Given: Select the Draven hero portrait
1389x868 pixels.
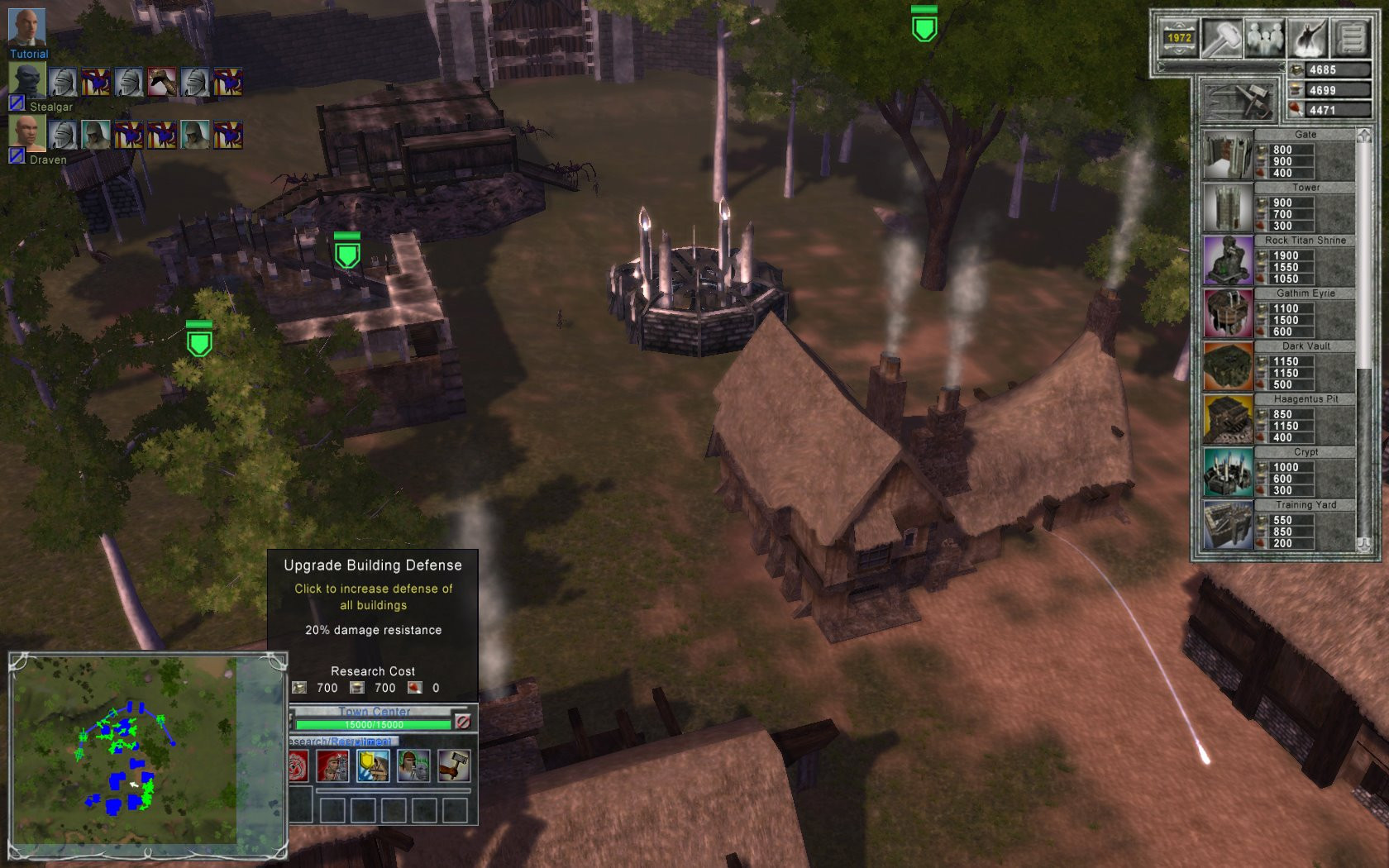Looking at the screenshot, I should pos(26,132).
